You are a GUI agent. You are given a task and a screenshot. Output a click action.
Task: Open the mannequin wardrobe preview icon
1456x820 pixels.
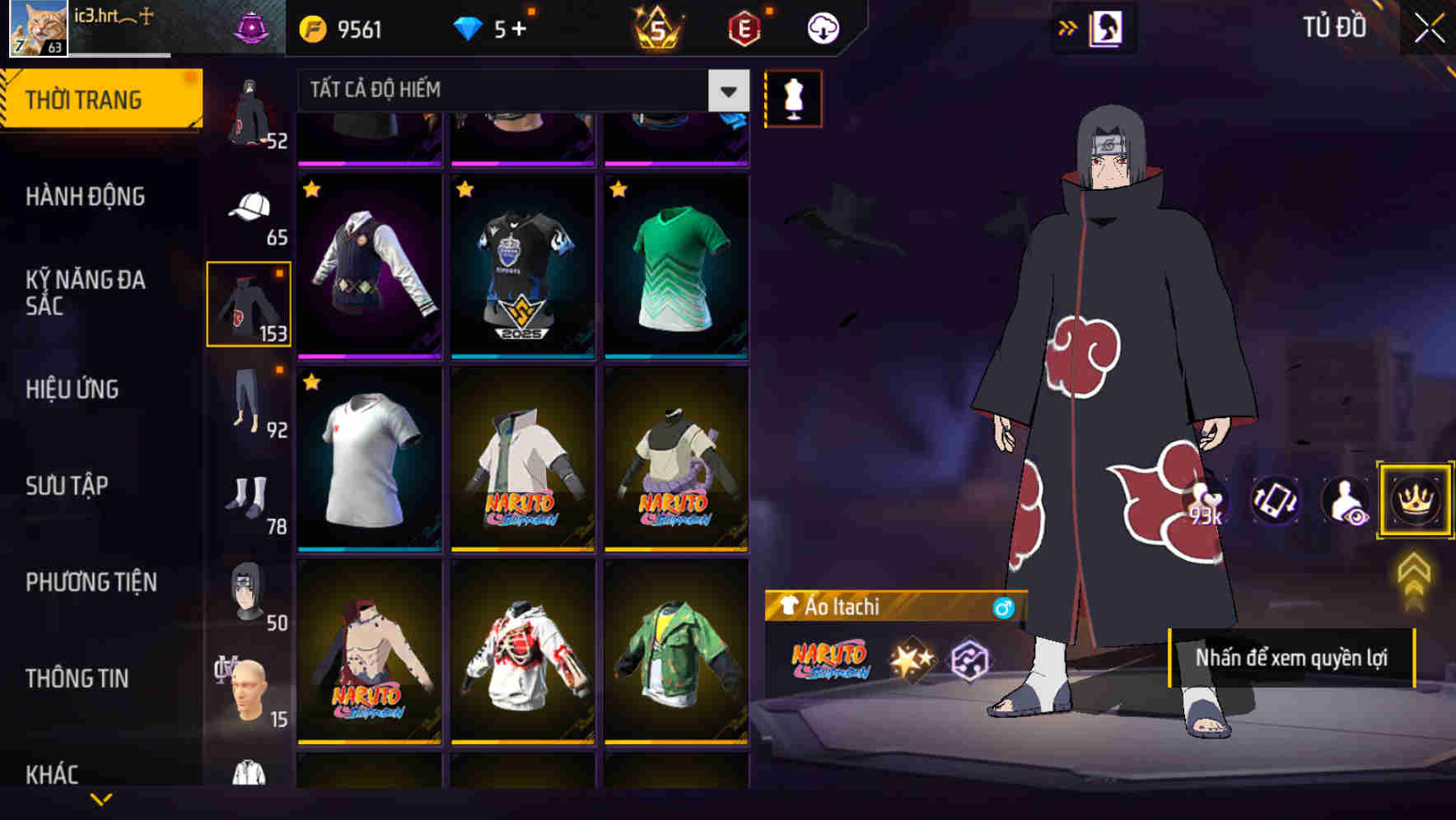(x=793, y=99)
